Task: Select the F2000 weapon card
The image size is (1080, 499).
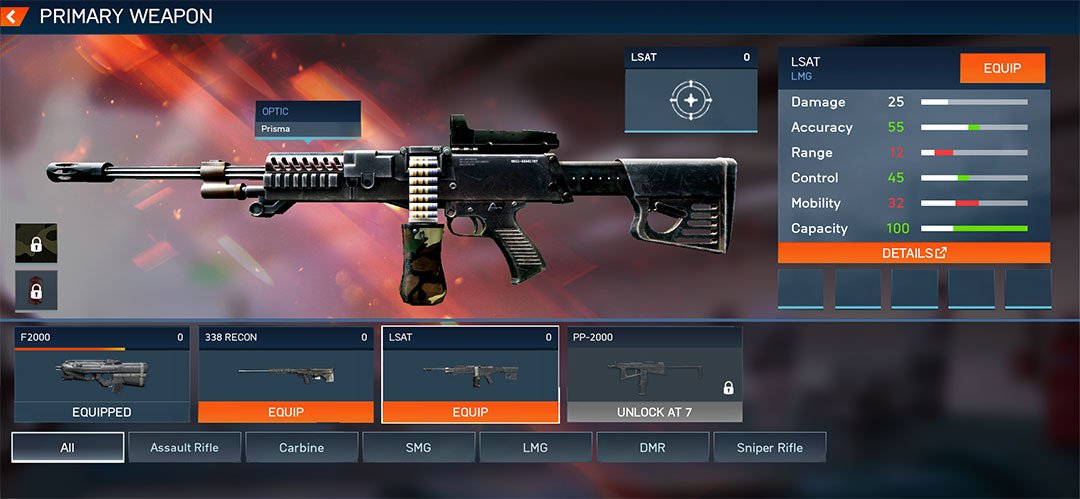Action: coord(102,374)
